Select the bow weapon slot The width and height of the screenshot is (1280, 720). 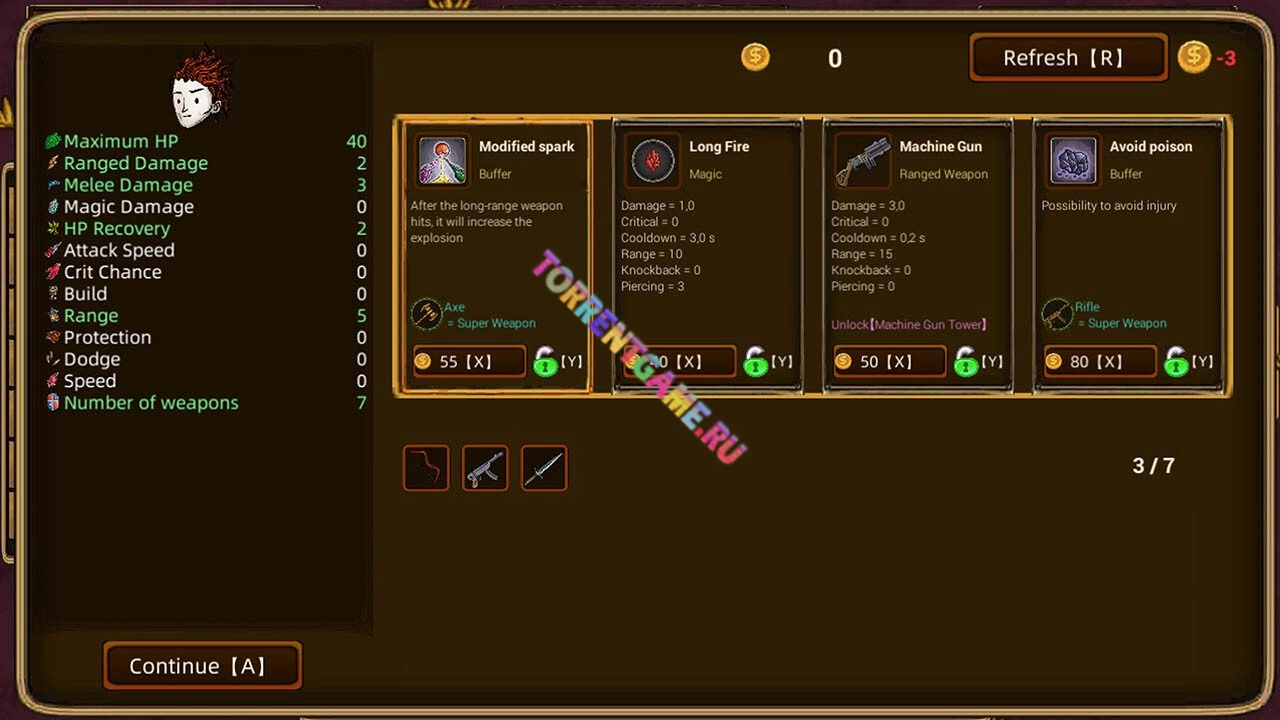426,468
